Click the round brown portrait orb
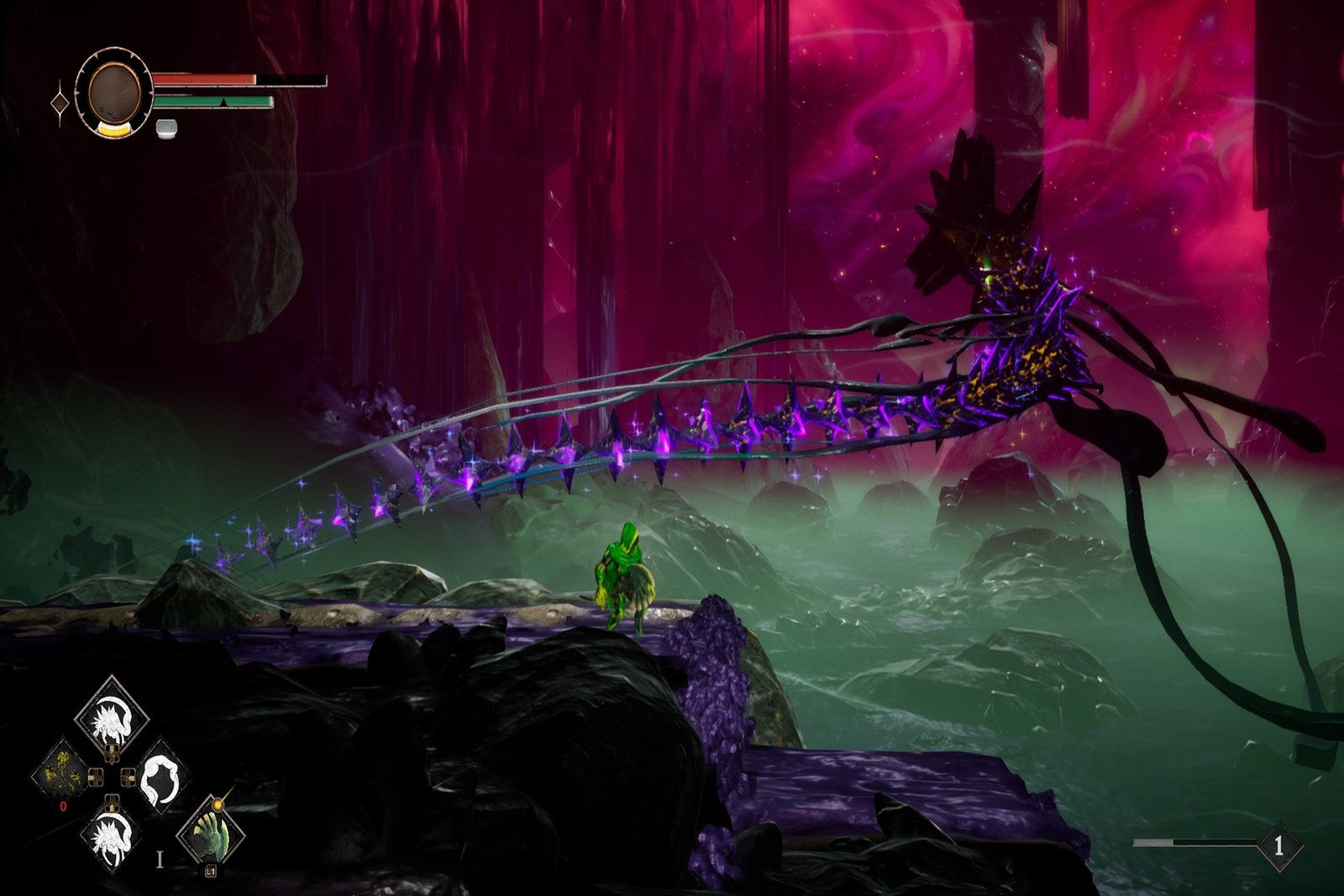This screenshot has width=1344, height=896. coord(114,92)
